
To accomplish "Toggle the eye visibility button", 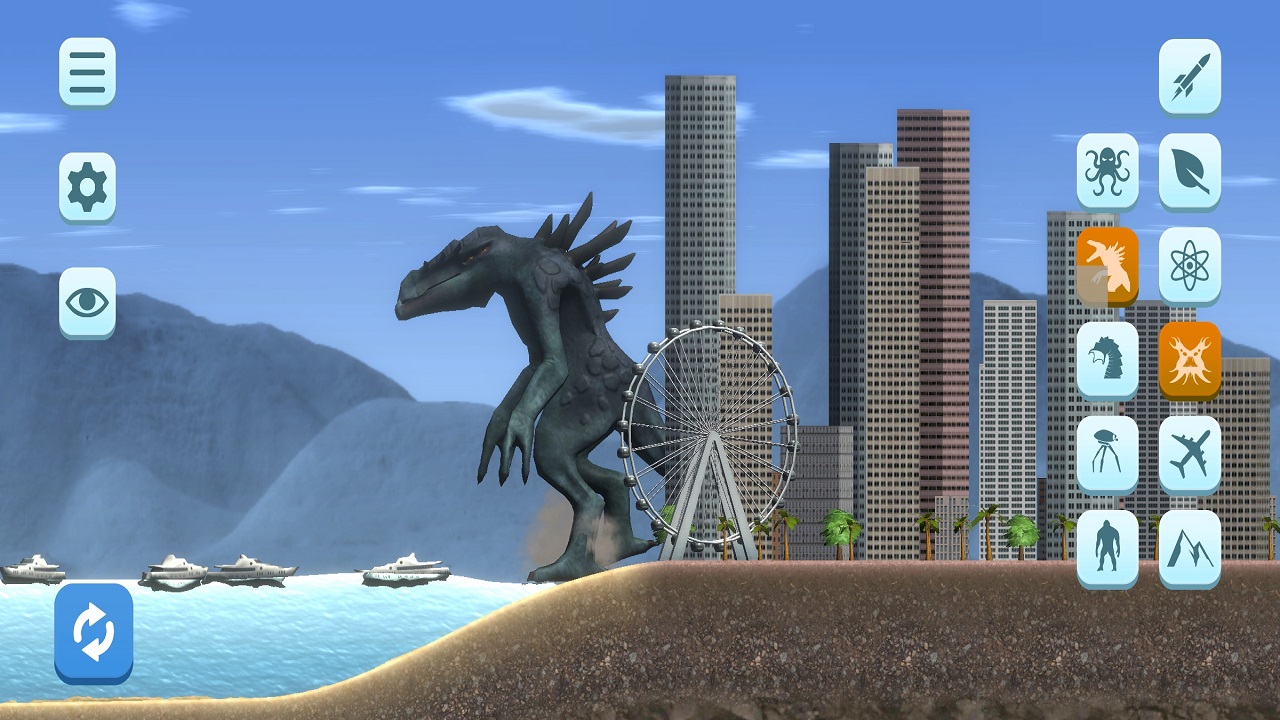I will 87,301.
